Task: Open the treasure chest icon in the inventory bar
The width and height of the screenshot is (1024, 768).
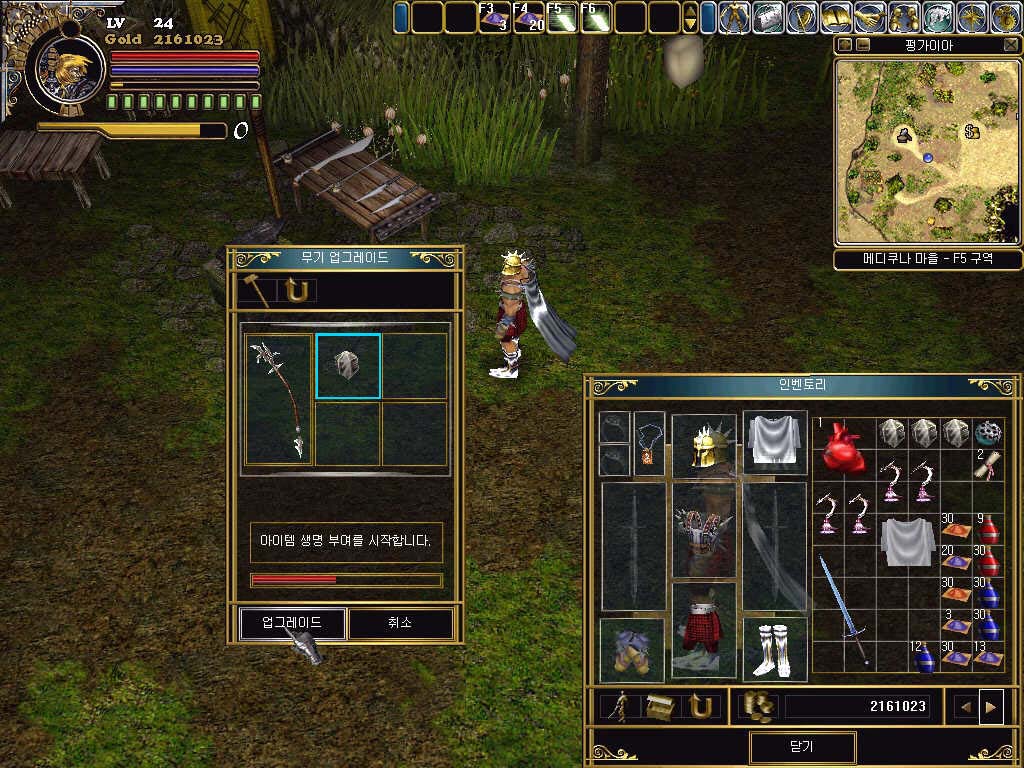Action: coord(660,707)
